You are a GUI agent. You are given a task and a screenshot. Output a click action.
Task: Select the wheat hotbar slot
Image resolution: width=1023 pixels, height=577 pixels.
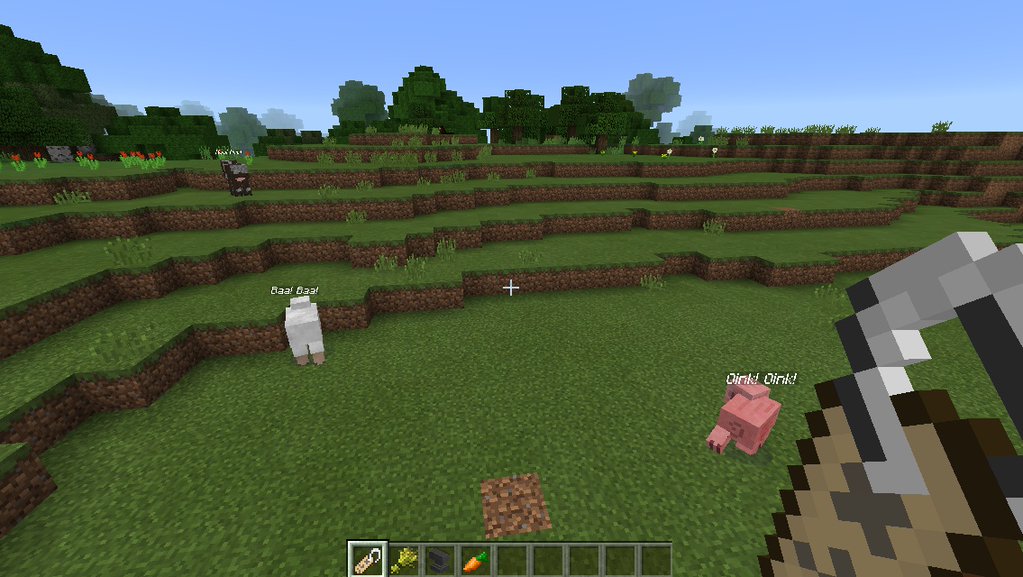click(x=404, y=560)
